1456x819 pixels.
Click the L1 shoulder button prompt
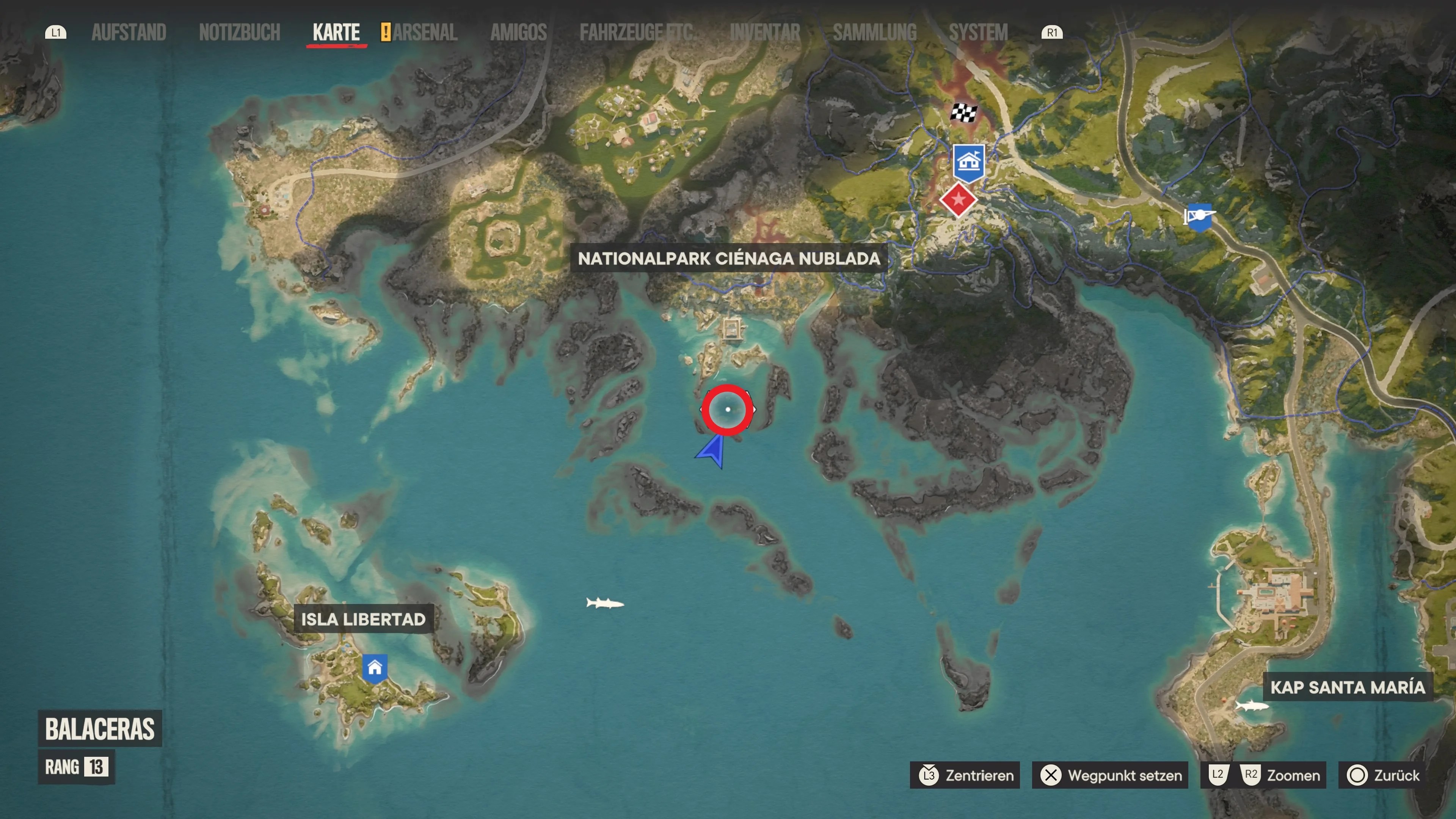(55, 31)
